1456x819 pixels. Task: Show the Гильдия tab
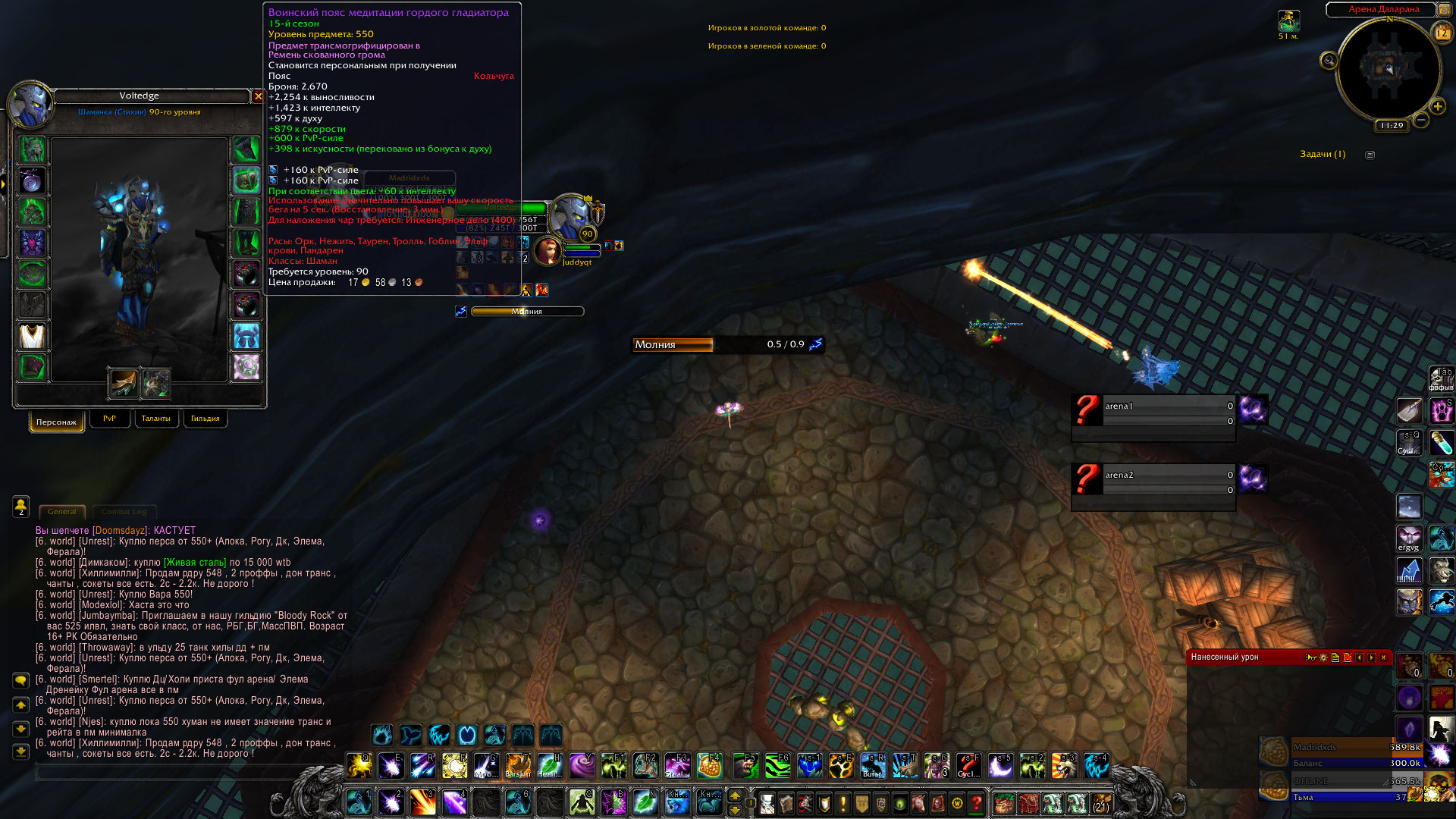pyautogui.click(x=205, y=419)
